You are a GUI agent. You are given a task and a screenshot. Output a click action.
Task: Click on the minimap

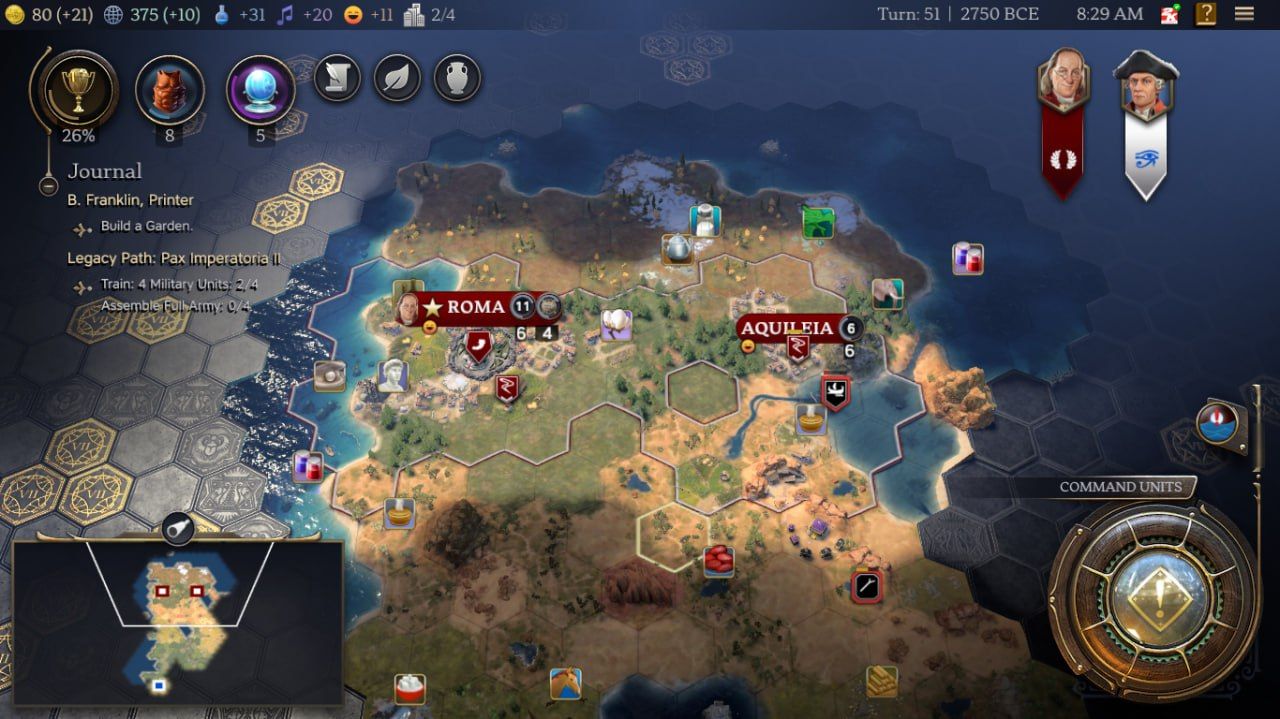178,621
